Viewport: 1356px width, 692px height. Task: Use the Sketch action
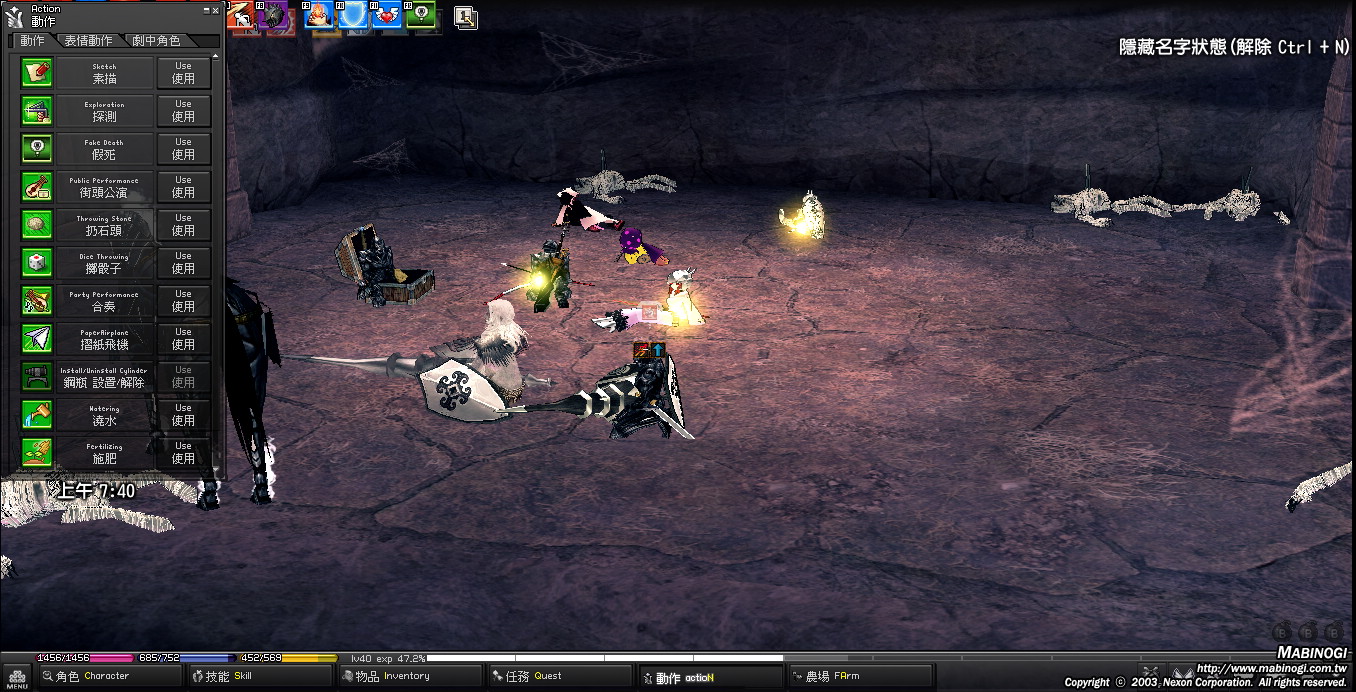tap(183, 73)
